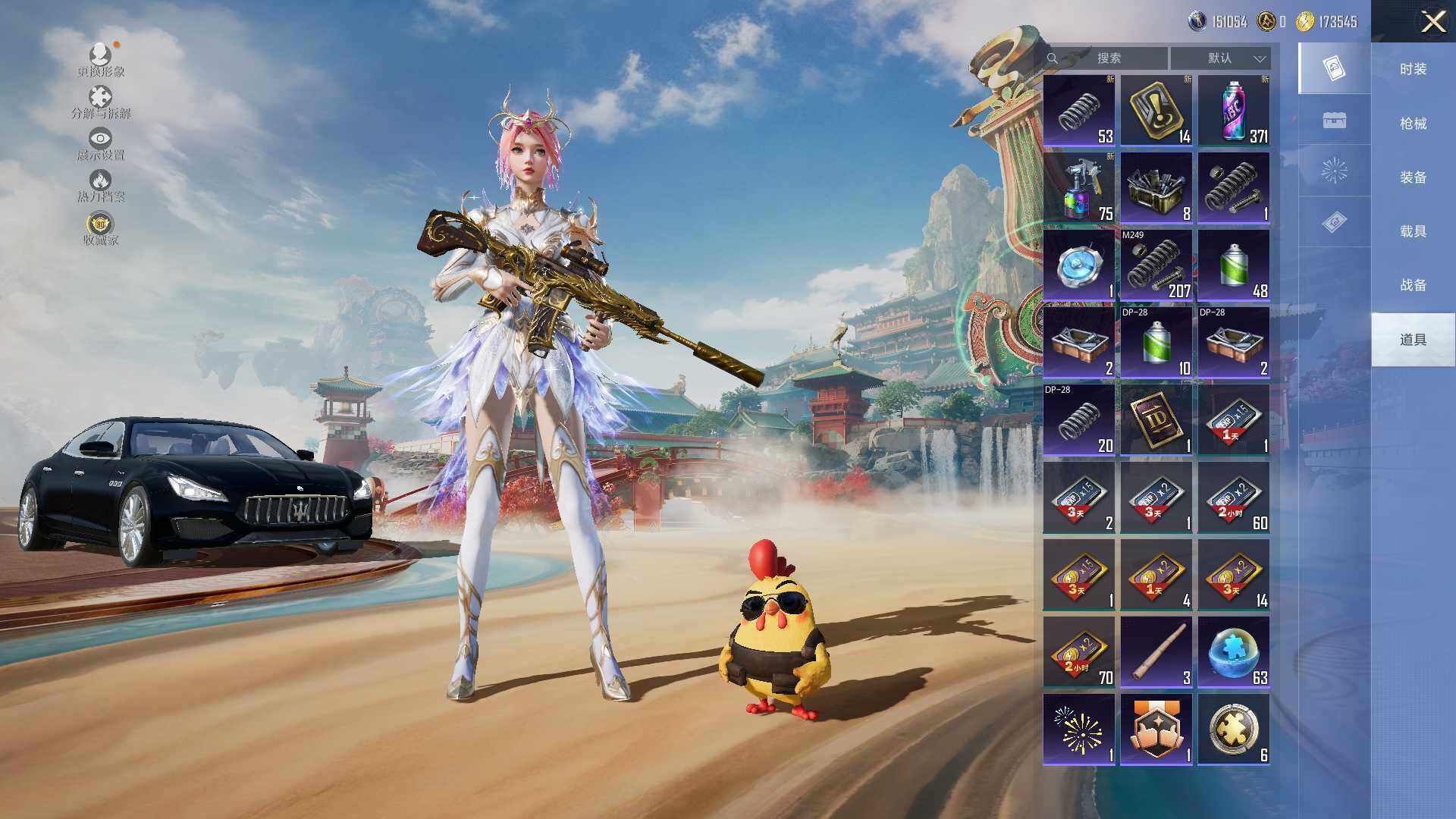Viewport: 1456px width, 819px height.
Task: Show the 载具 vehicles tab
Action: [x=1413, y=231]
